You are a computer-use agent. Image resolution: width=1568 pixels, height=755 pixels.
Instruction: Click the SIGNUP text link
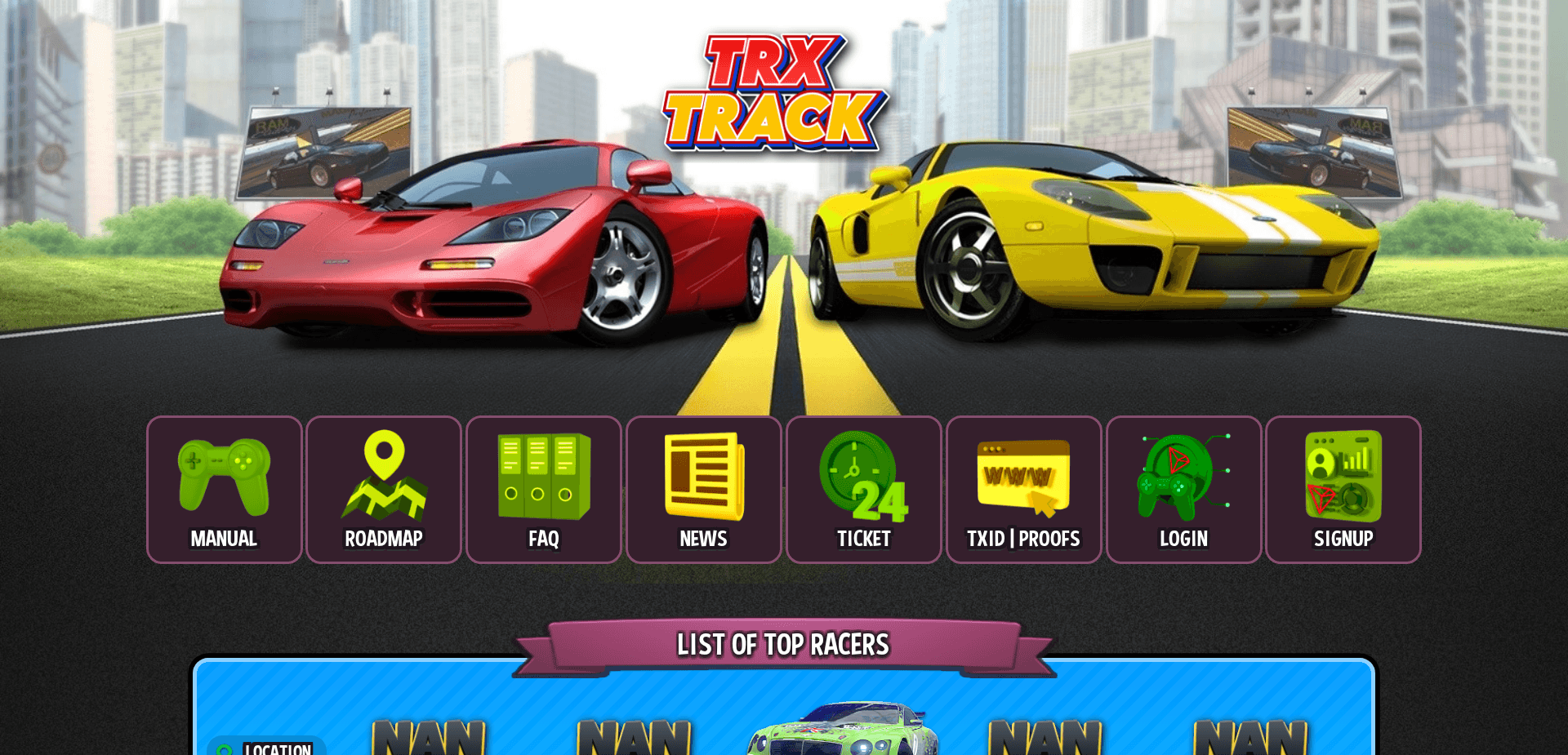point(1343,538)
